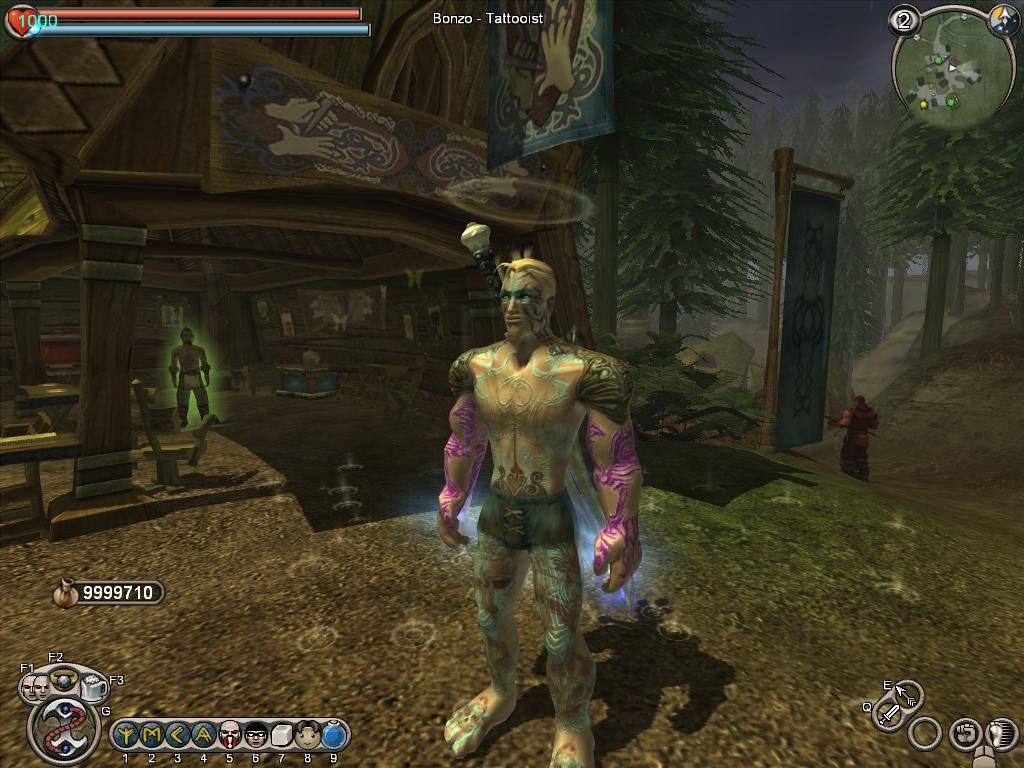Select the number 2 badge on minimap
The height and width of the screenshot is (768, 1024).
pos(906,21)
